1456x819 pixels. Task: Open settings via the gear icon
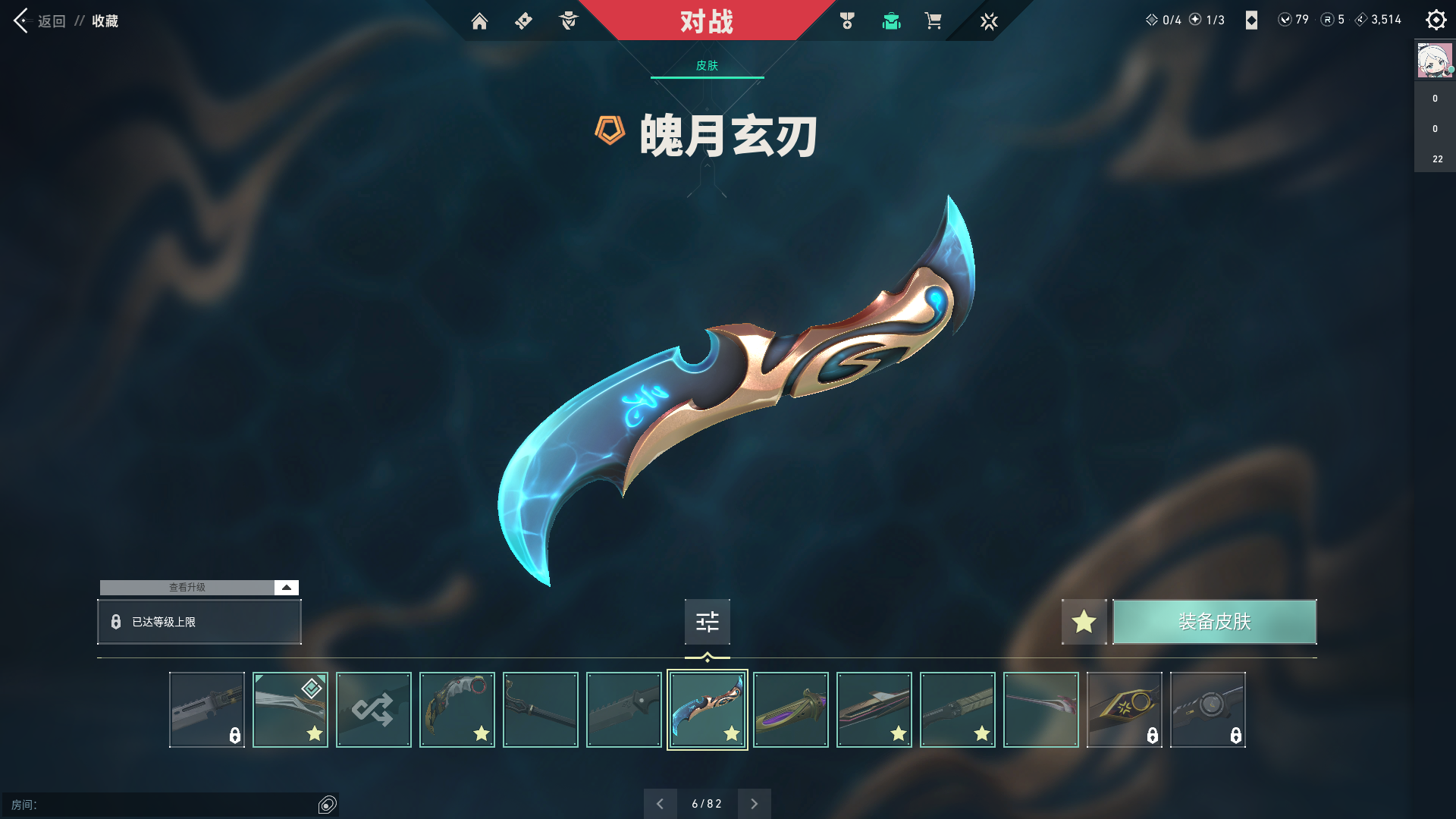[1436, 20]
